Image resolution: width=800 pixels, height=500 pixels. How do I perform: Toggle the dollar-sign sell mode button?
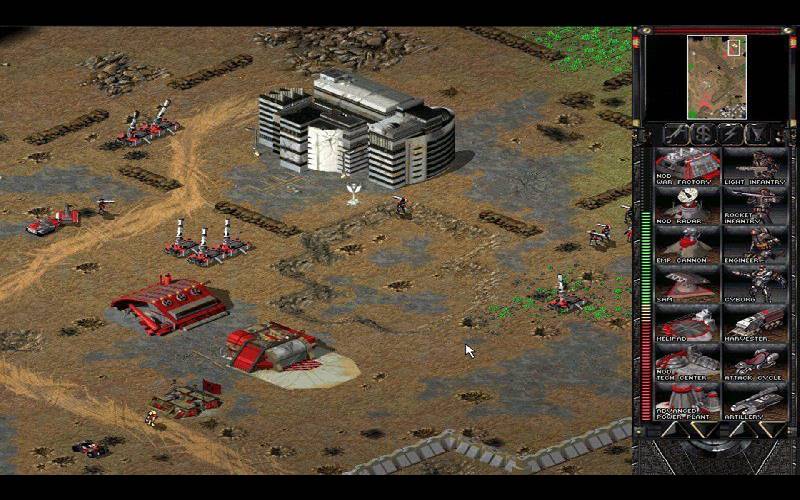tap(702, 134)
